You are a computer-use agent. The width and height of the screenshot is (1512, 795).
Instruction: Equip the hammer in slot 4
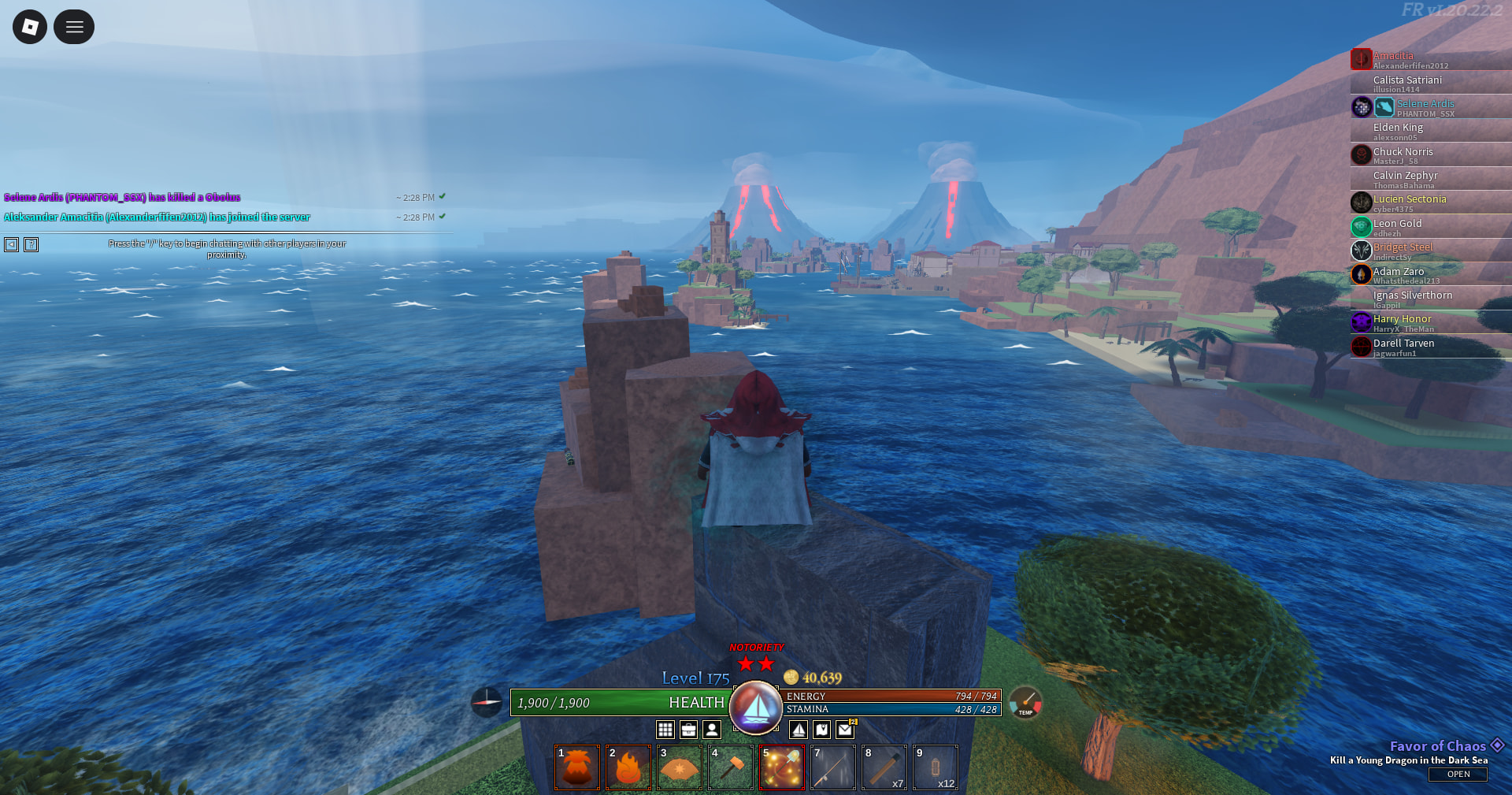click(731, 767)
